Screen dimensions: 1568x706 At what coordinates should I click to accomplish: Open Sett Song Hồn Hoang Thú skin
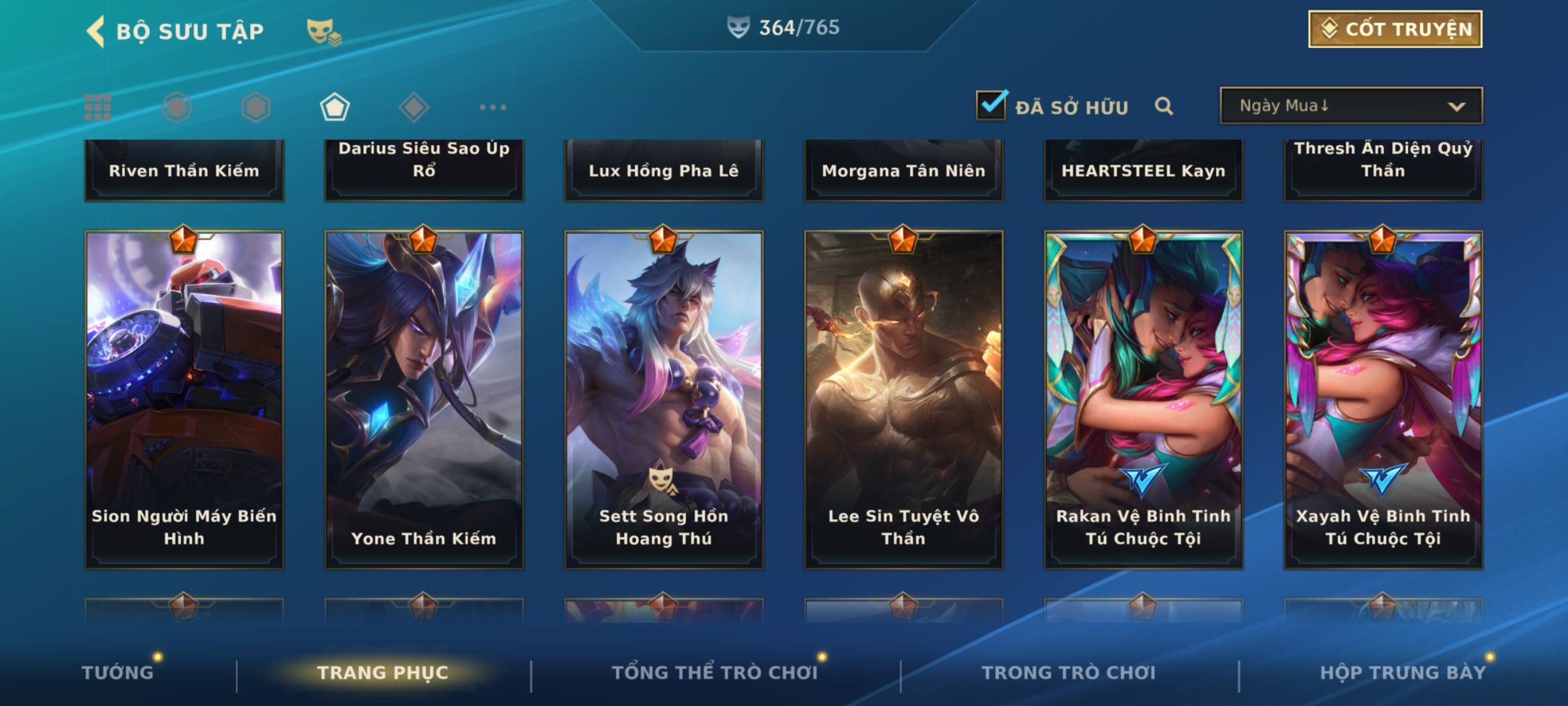coord(664,399)
